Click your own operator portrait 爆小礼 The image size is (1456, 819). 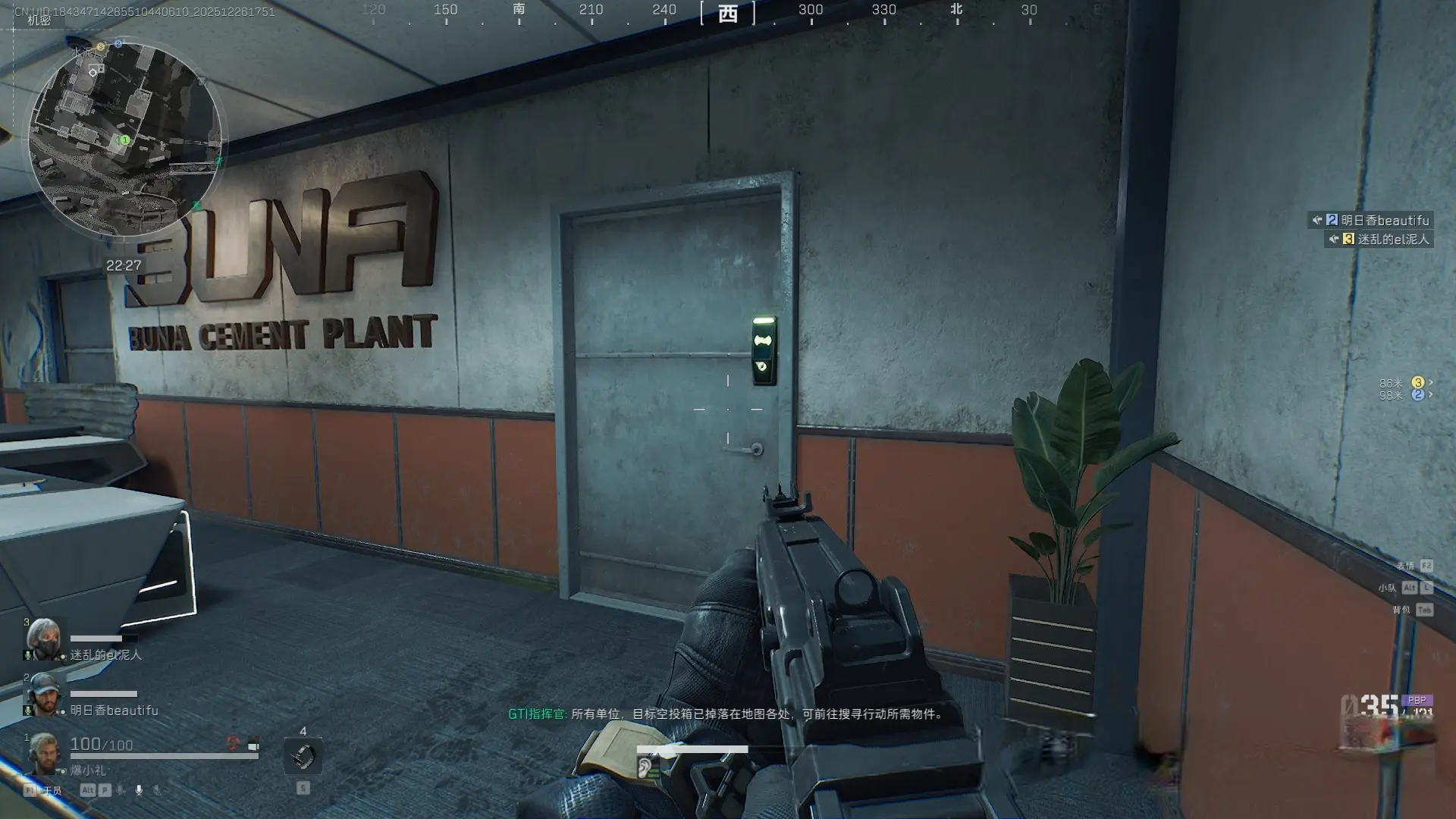(x=43, y=752)
